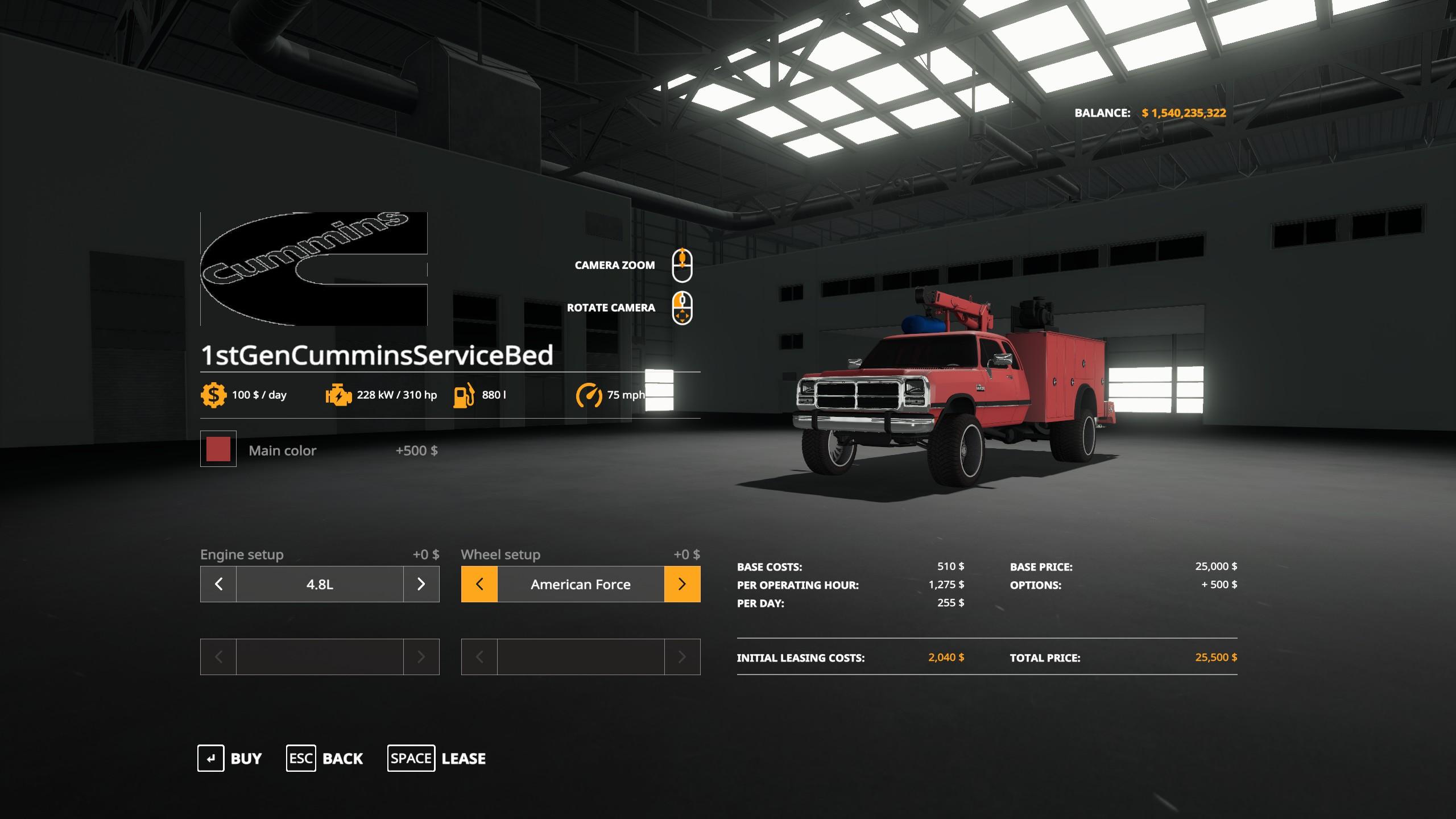The image size is (1456, 819).
Task: Lease the vehicle instead of buying
Action: 436,758
